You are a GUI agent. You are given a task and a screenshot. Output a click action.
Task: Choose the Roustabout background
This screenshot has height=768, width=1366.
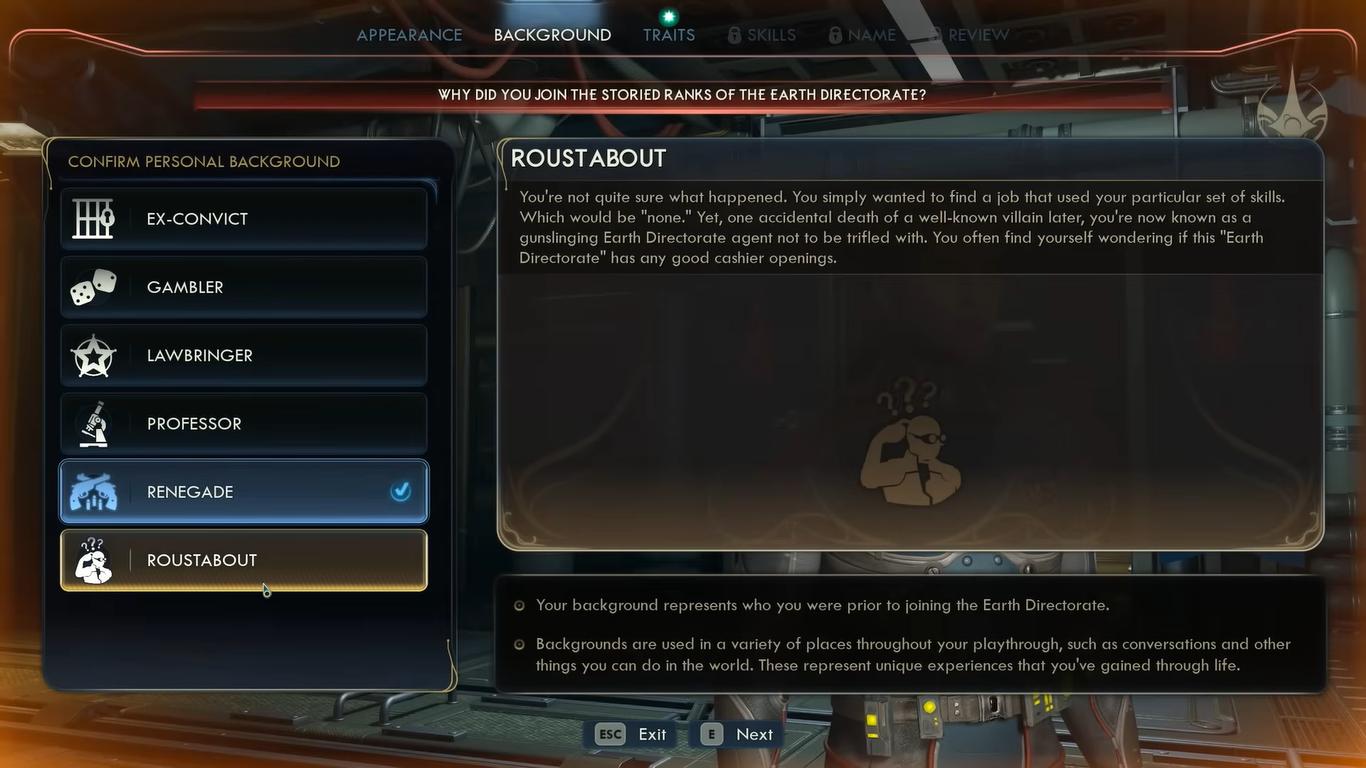pyautogui.click(x=243, y=560)
